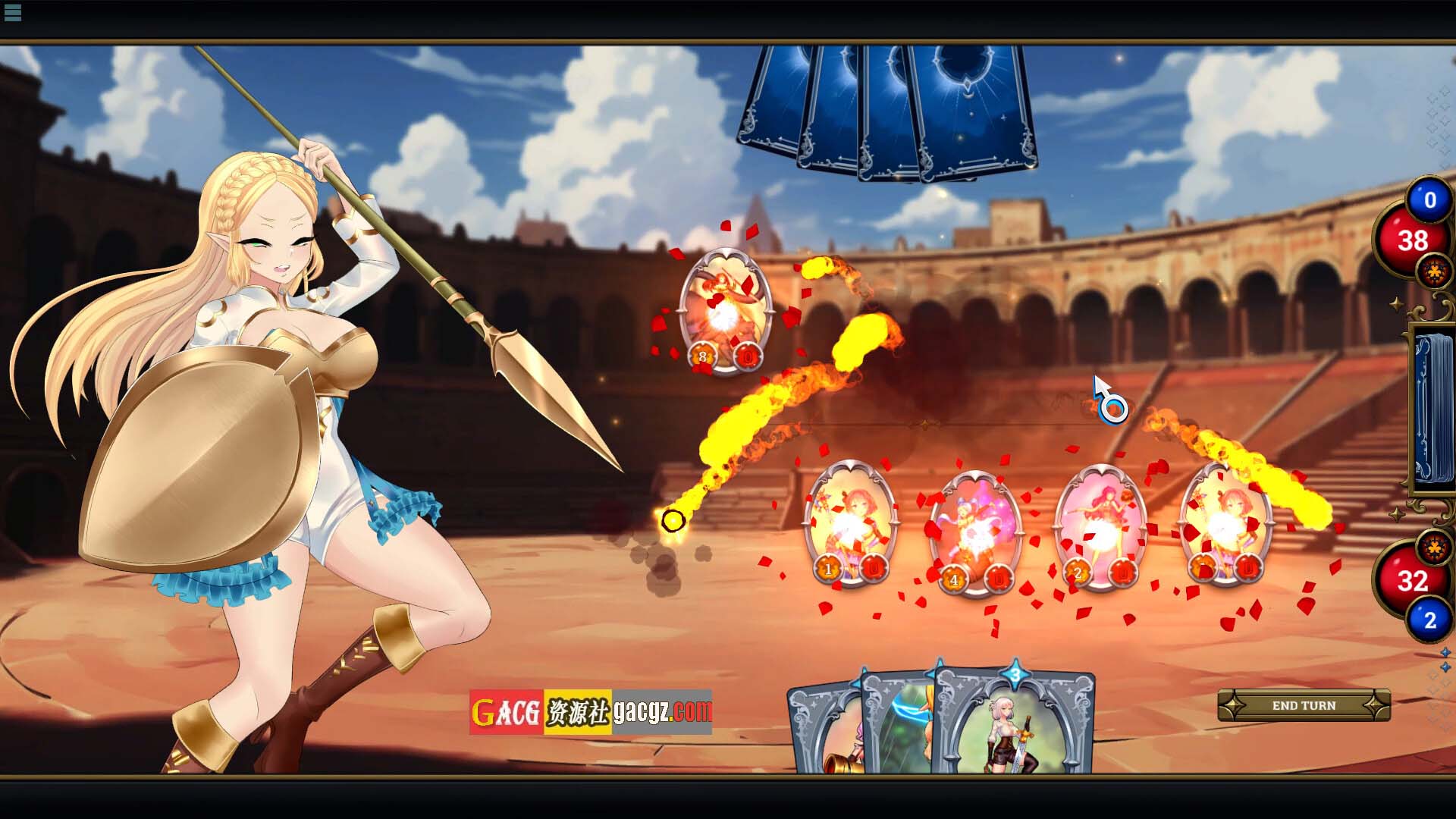Viewport: 1456px width, 819px height.
Task: Choose your red-haired minion with 2 attack
Action: [x=1100, y=527]
